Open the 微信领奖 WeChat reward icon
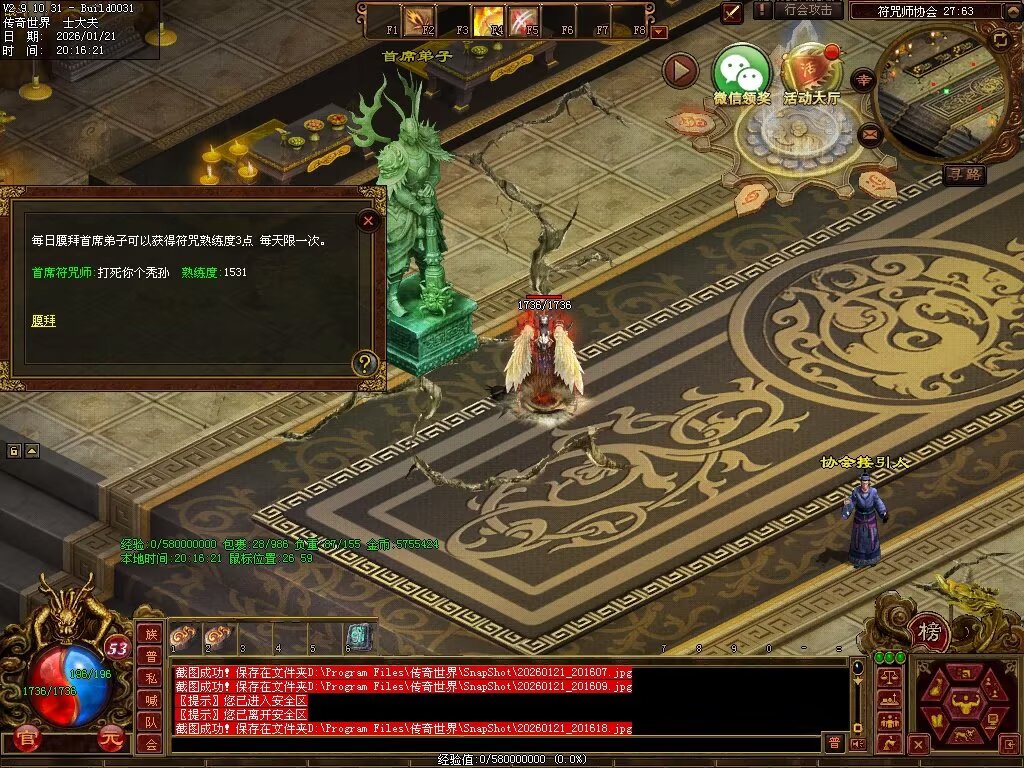 pos(741,71)
